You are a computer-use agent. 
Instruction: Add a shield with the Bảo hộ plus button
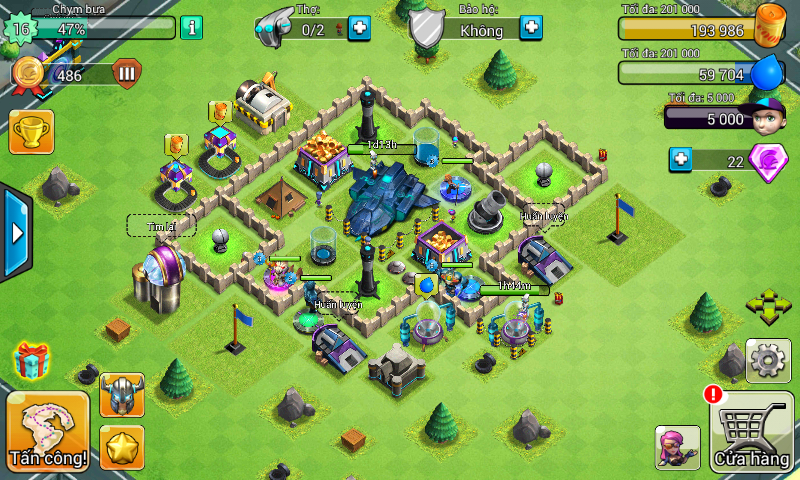point(533,28)
